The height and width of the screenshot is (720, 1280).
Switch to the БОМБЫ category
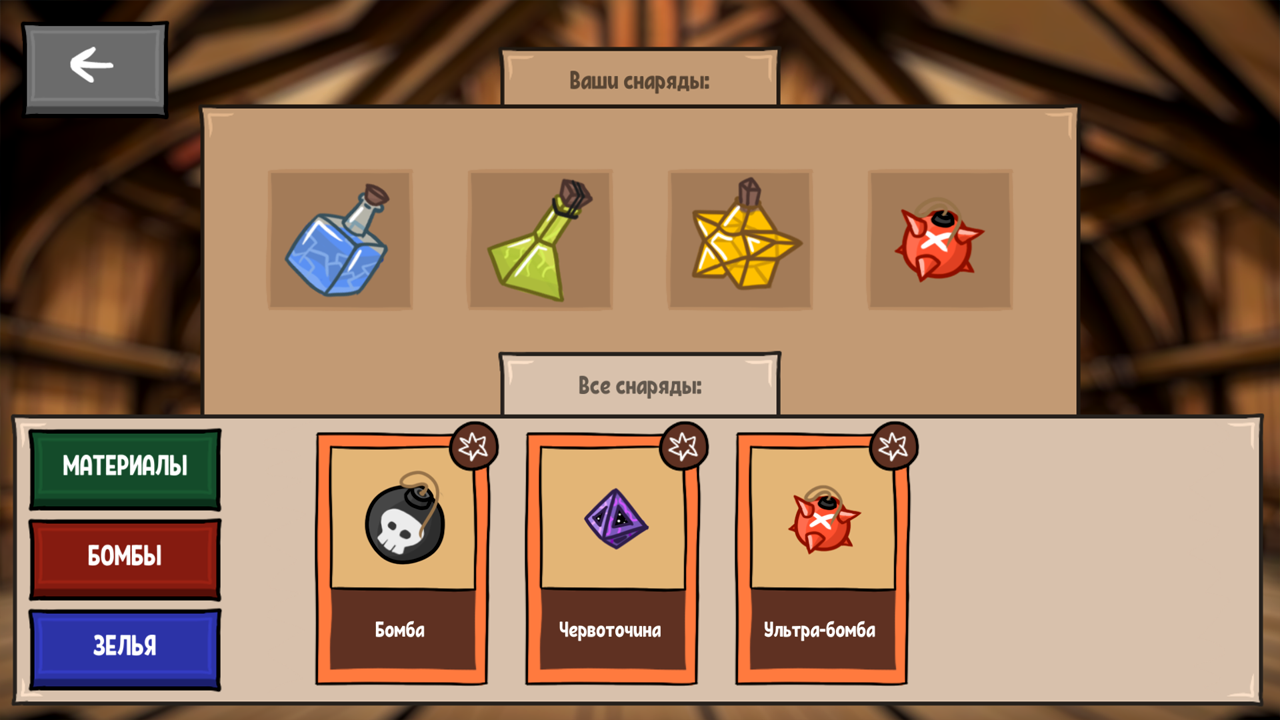tap(124, 557)
